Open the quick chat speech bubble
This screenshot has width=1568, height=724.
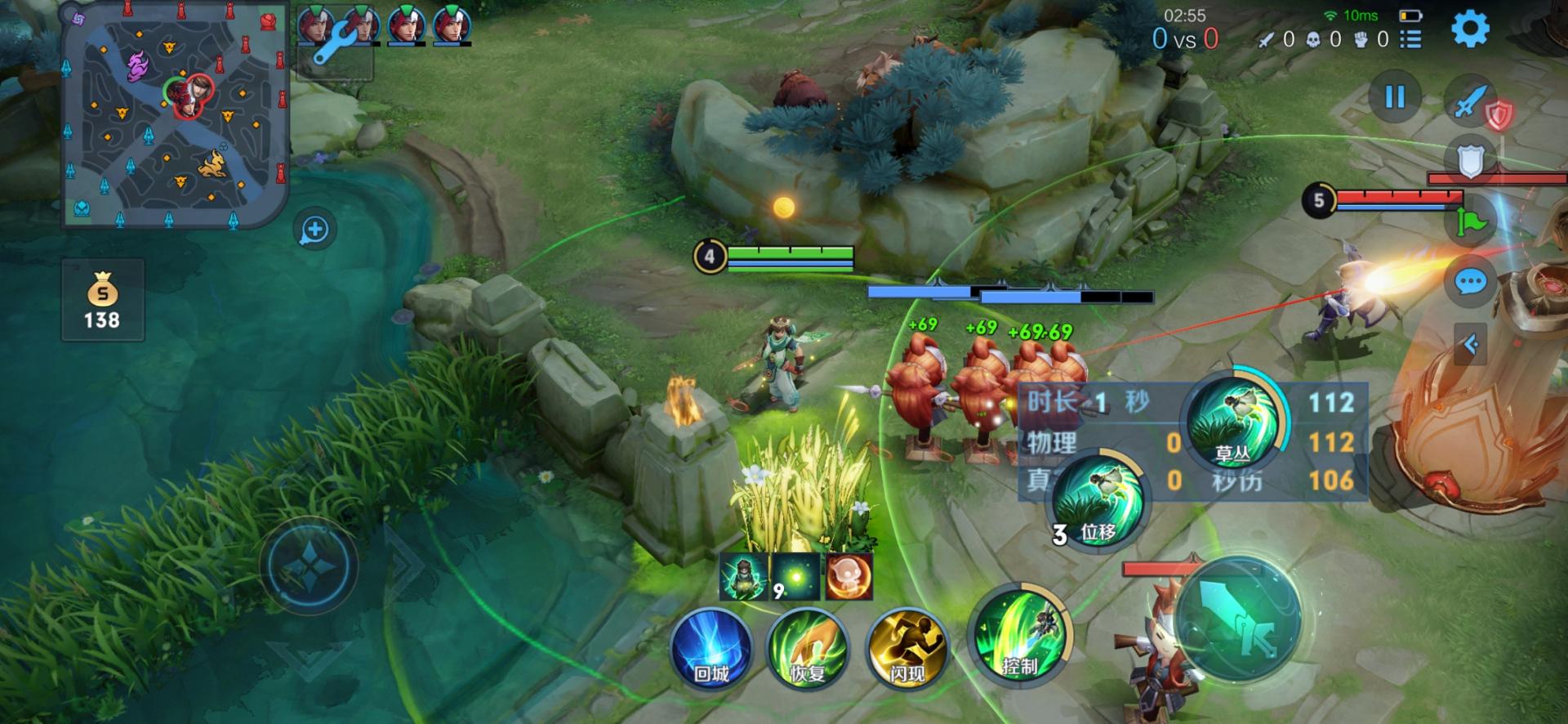click(x=1471, y=283)
